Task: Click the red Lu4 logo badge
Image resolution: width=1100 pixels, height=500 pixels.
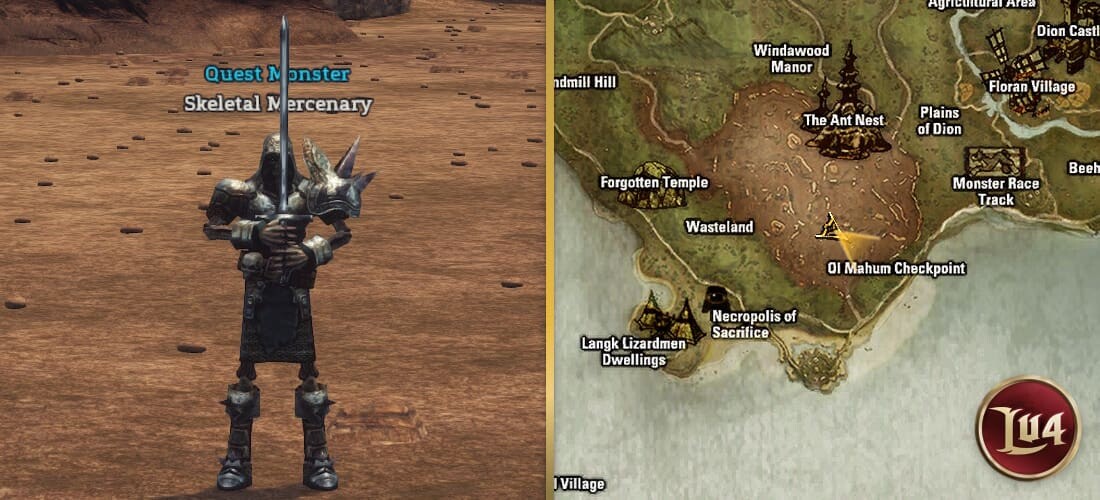Action: (1027, 428)
